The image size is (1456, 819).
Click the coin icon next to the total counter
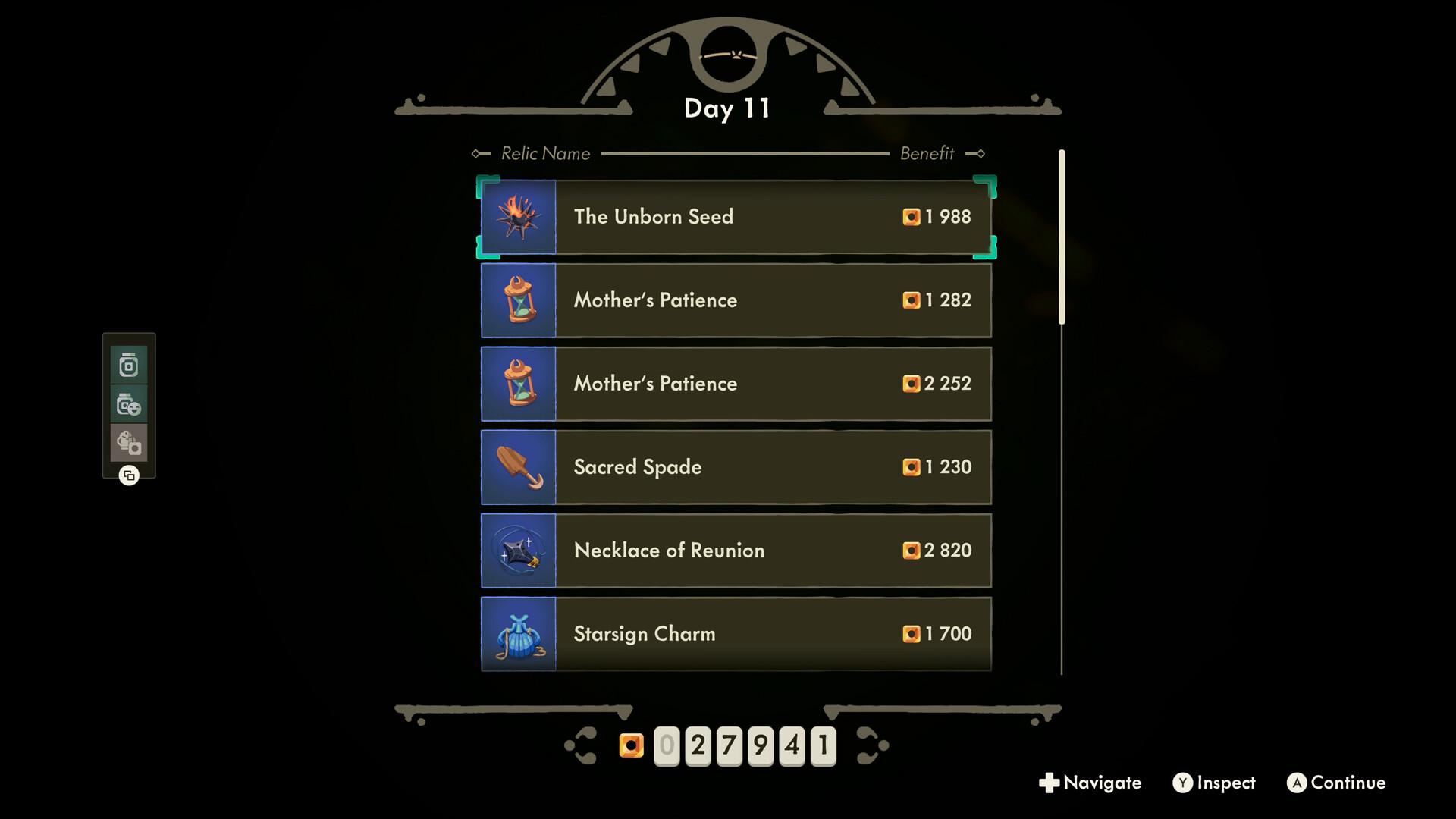pyautogui.click(x=632, y=745)
